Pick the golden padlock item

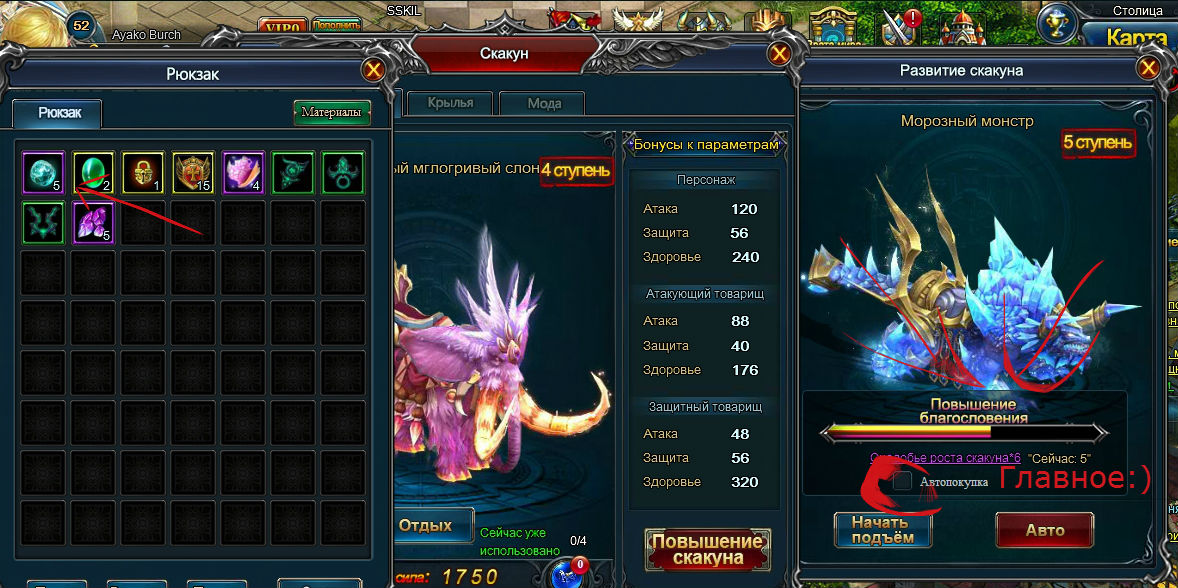click(x=143, y=172)
